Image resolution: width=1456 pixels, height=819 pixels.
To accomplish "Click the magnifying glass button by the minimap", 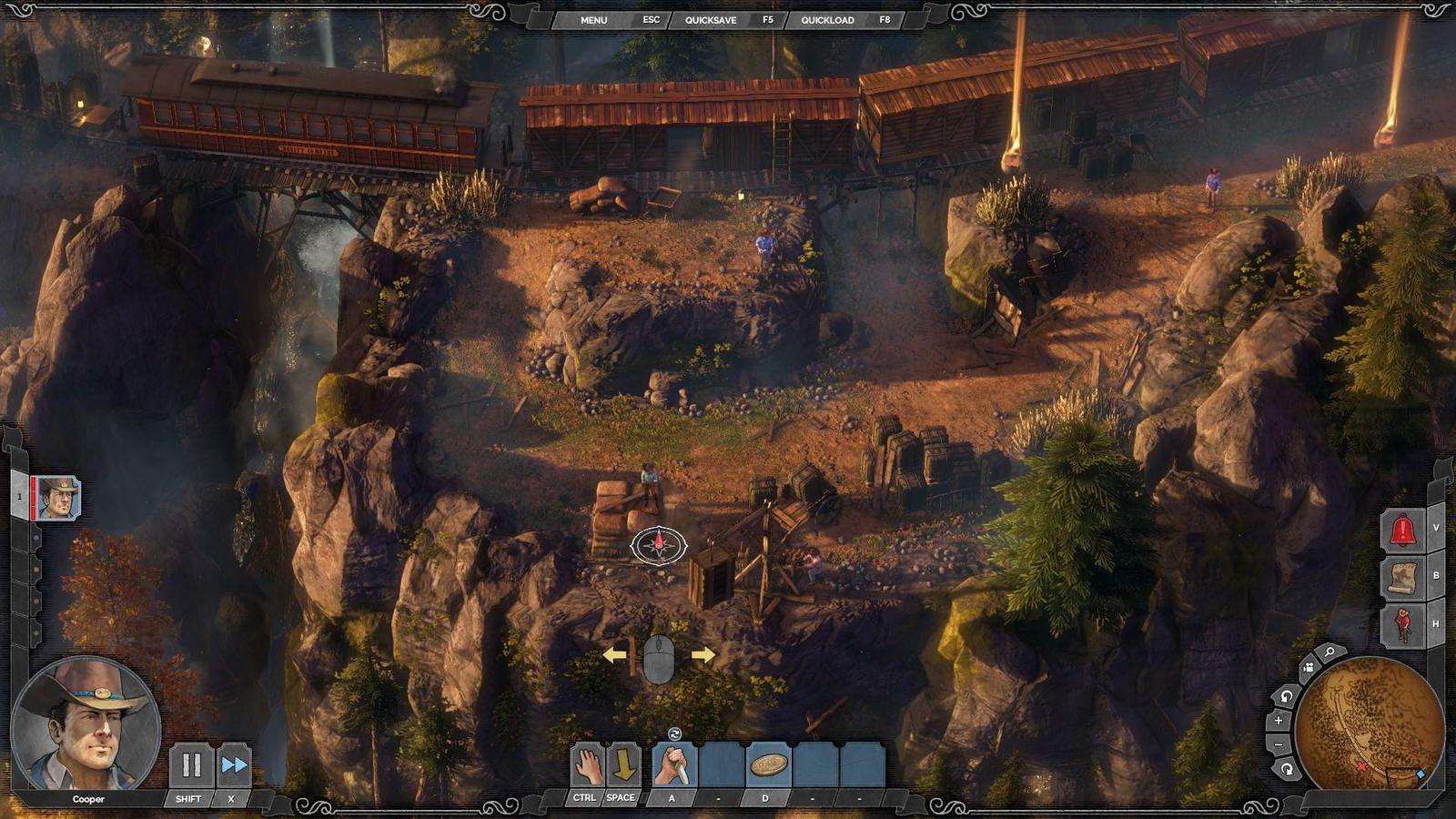I will [1330, 652].
